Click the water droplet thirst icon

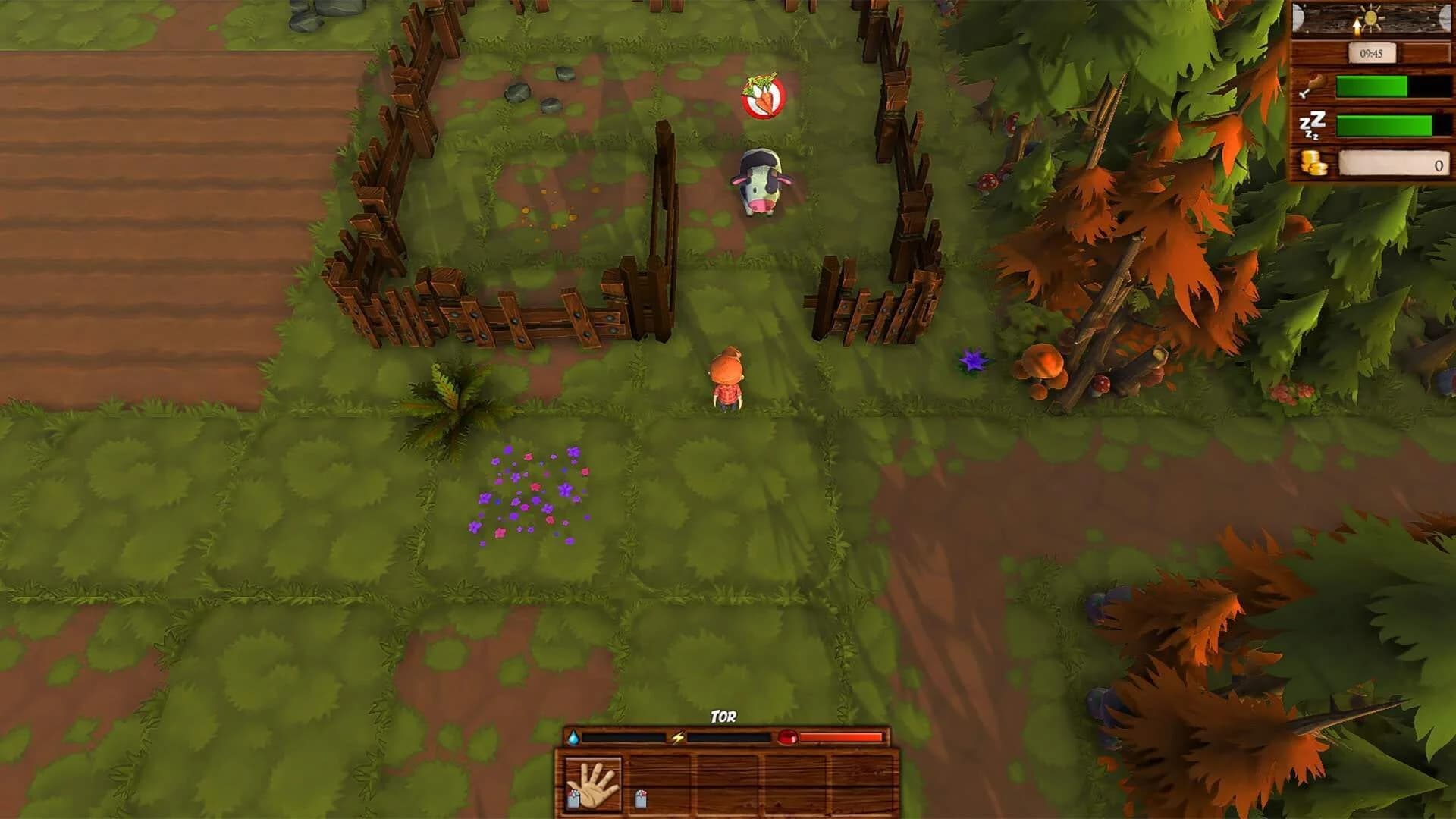[x=573, y=737]
